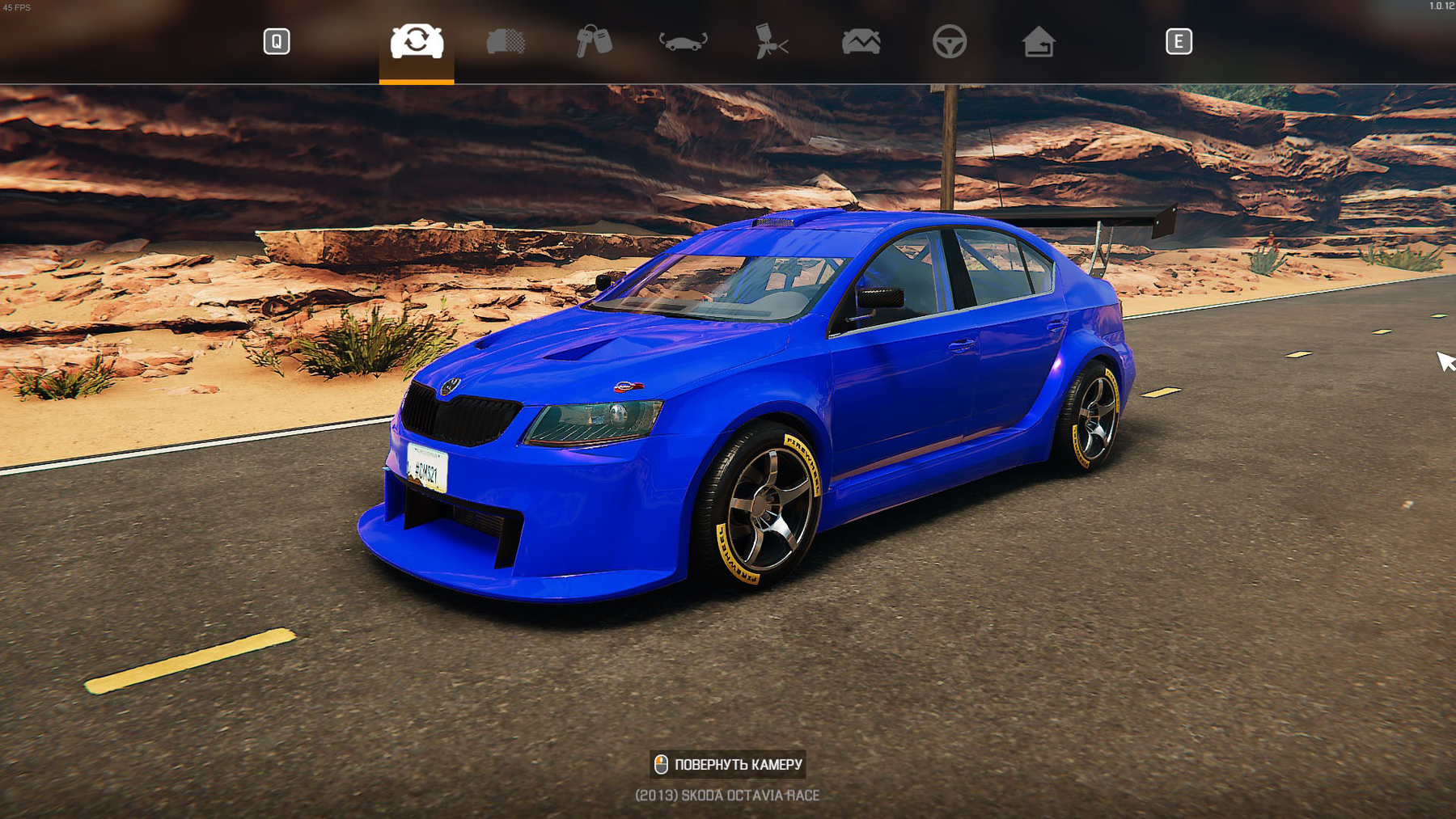The height and width of the screenshot is (819, 1456).
Task: Select the car swap tab with rotating arrows
Action: tap(417, 41)
